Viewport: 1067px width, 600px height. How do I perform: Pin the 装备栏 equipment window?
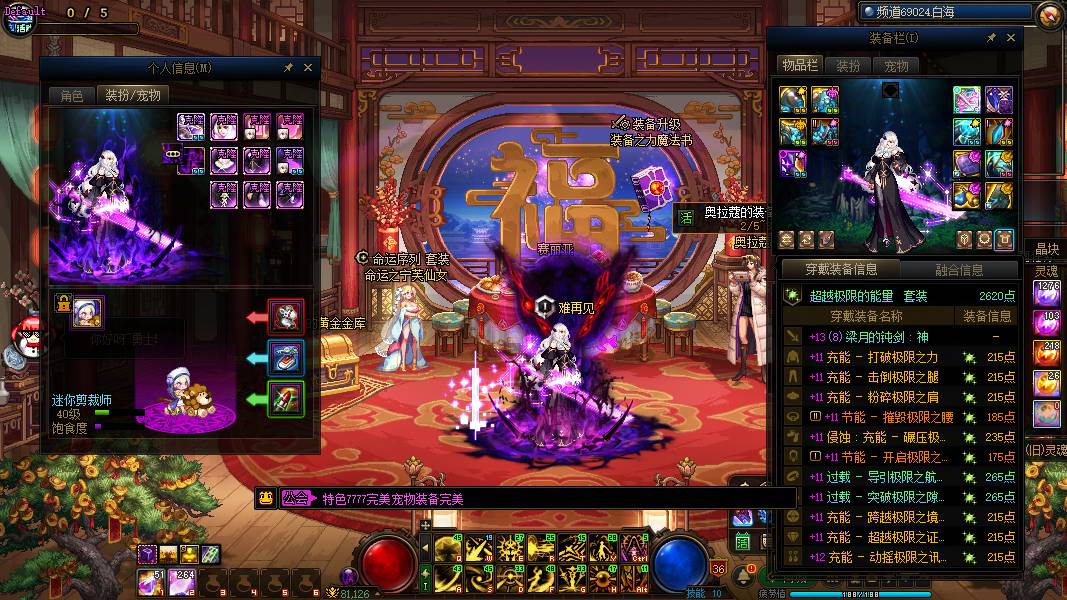tap(991, 38)
